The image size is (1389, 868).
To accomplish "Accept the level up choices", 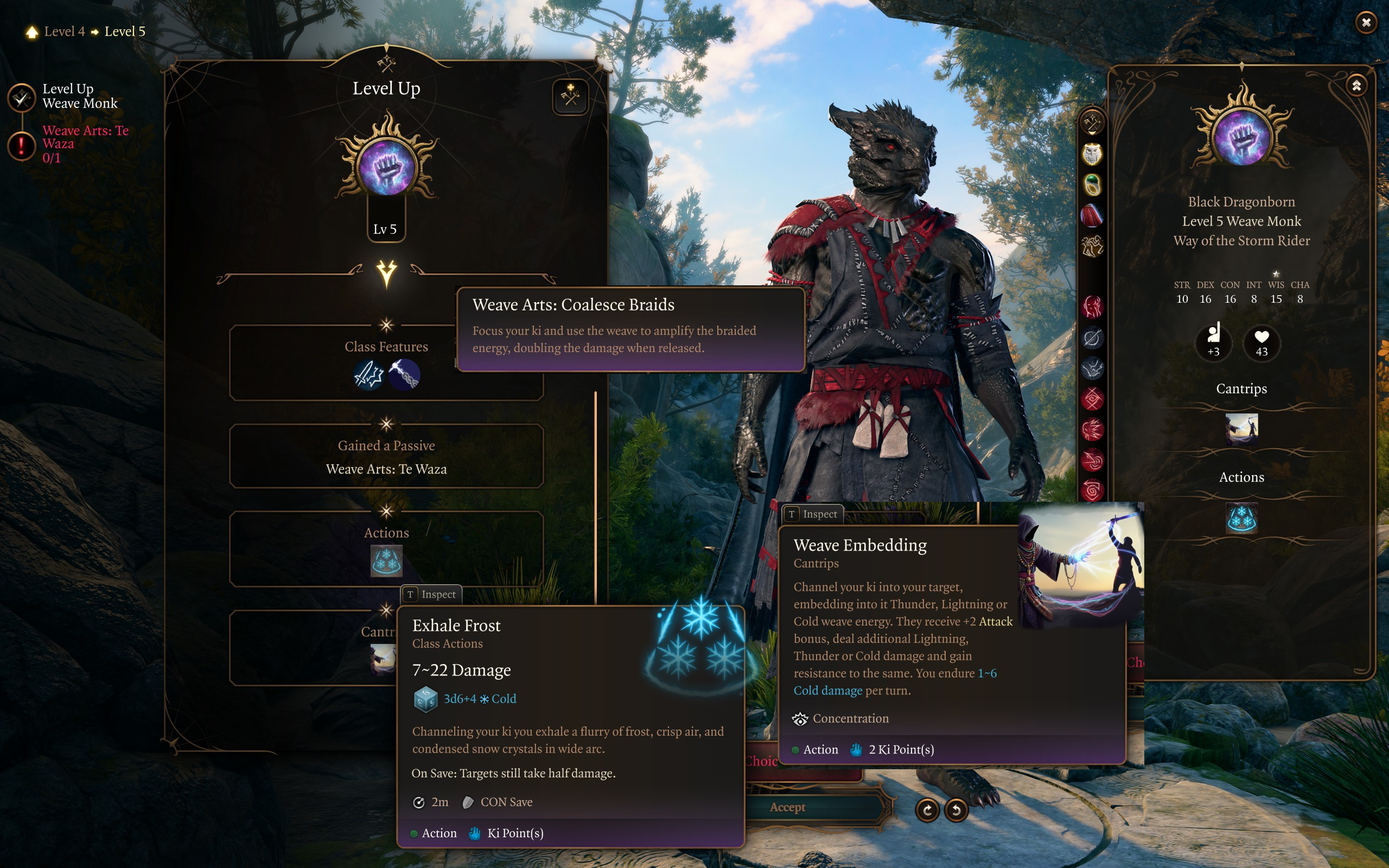I will click(787, 807).
